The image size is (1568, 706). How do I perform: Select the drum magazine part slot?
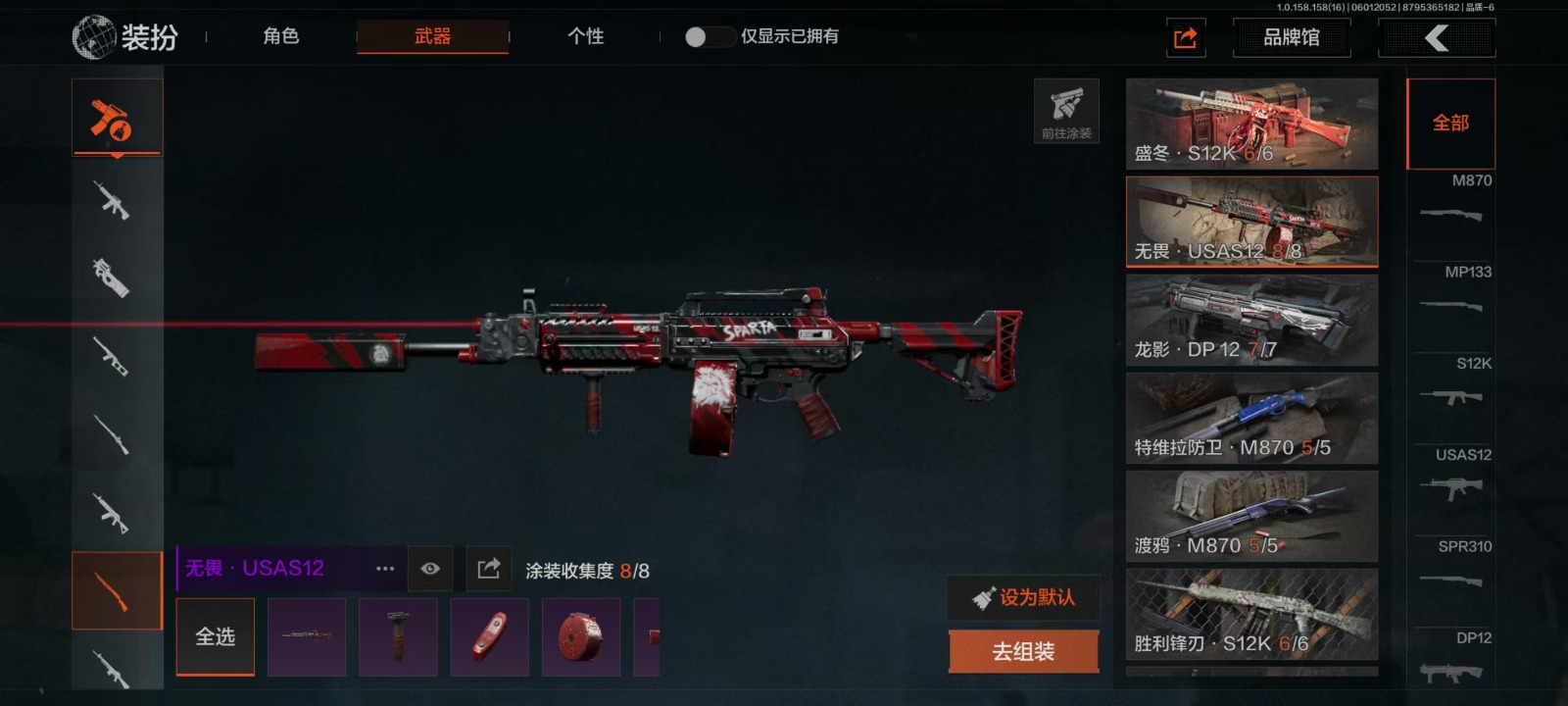point(581,637)
